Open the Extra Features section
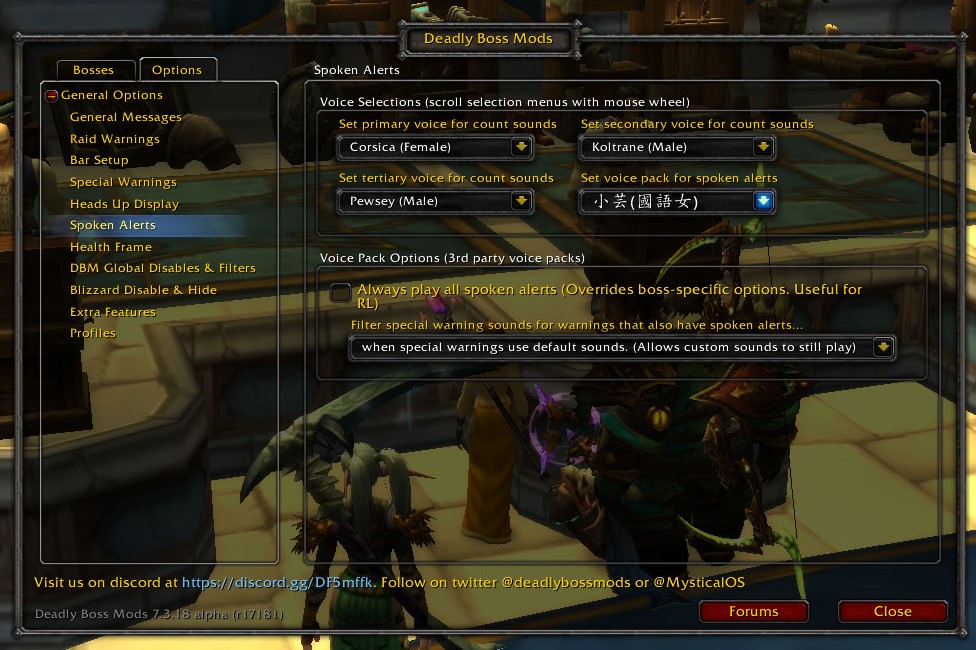The height and width of the screenshot is (650, 976). click(112, 312)
